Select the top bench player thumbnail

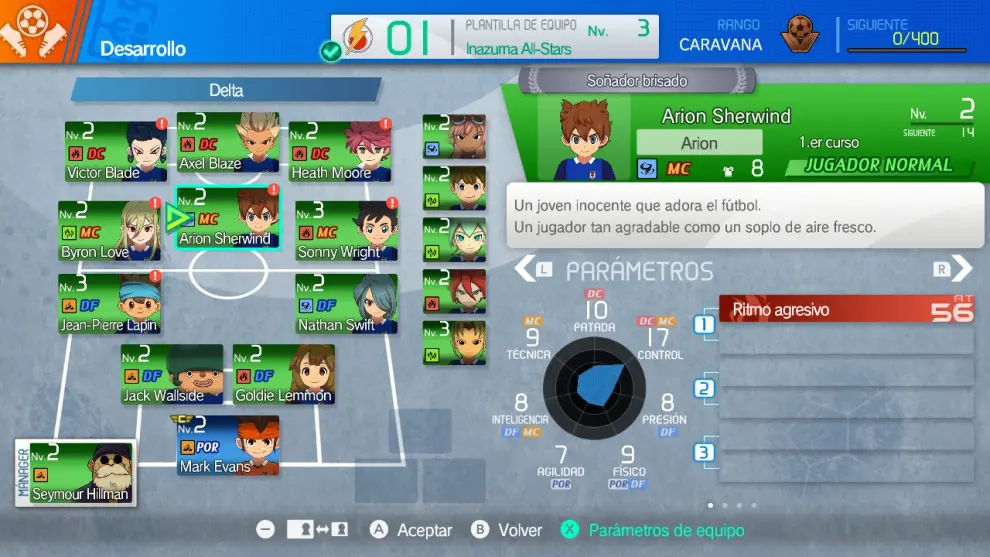tap(455, 137)
